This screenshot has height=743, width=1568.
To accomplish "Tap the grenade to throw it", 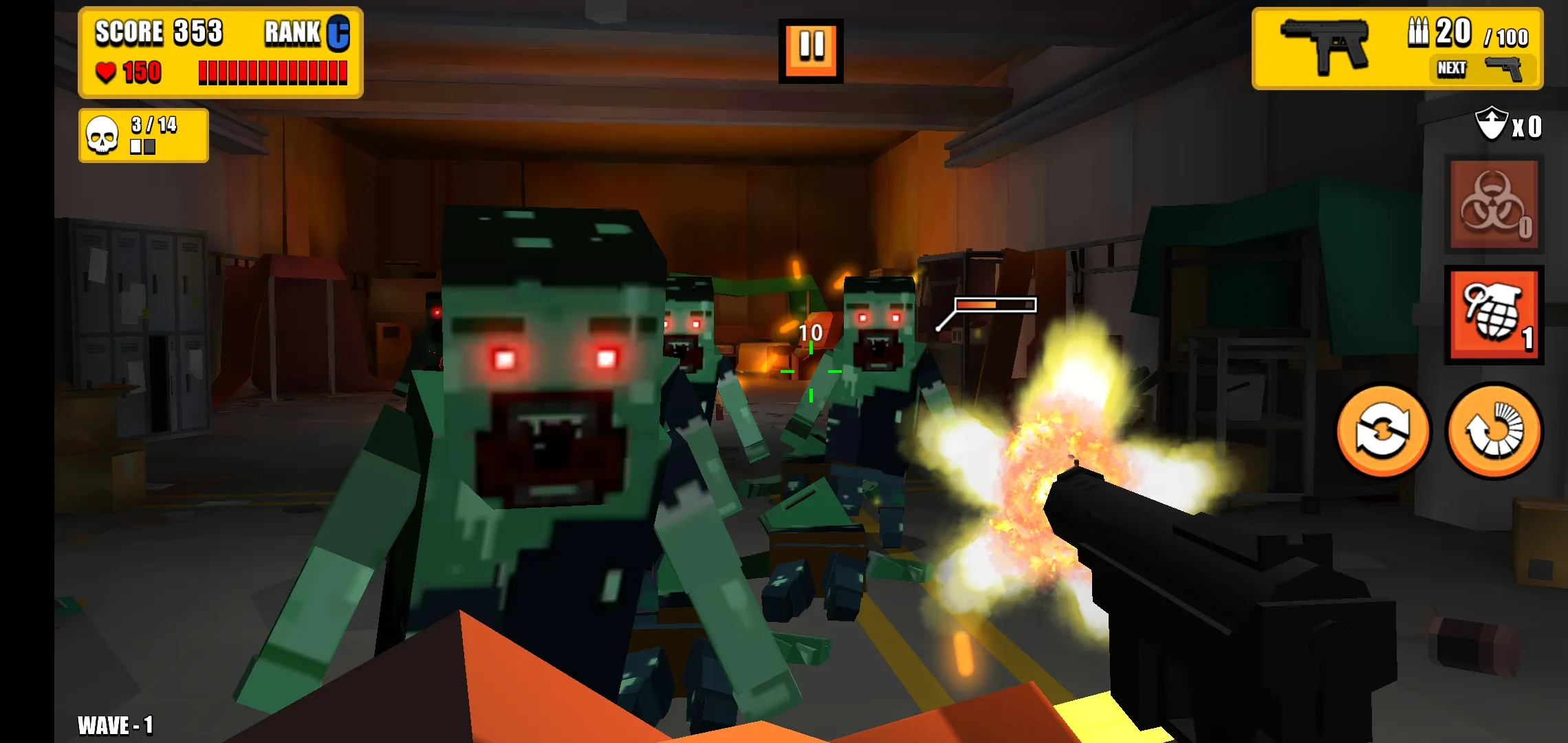I will pyautogui.click(x=1494, y=314).
